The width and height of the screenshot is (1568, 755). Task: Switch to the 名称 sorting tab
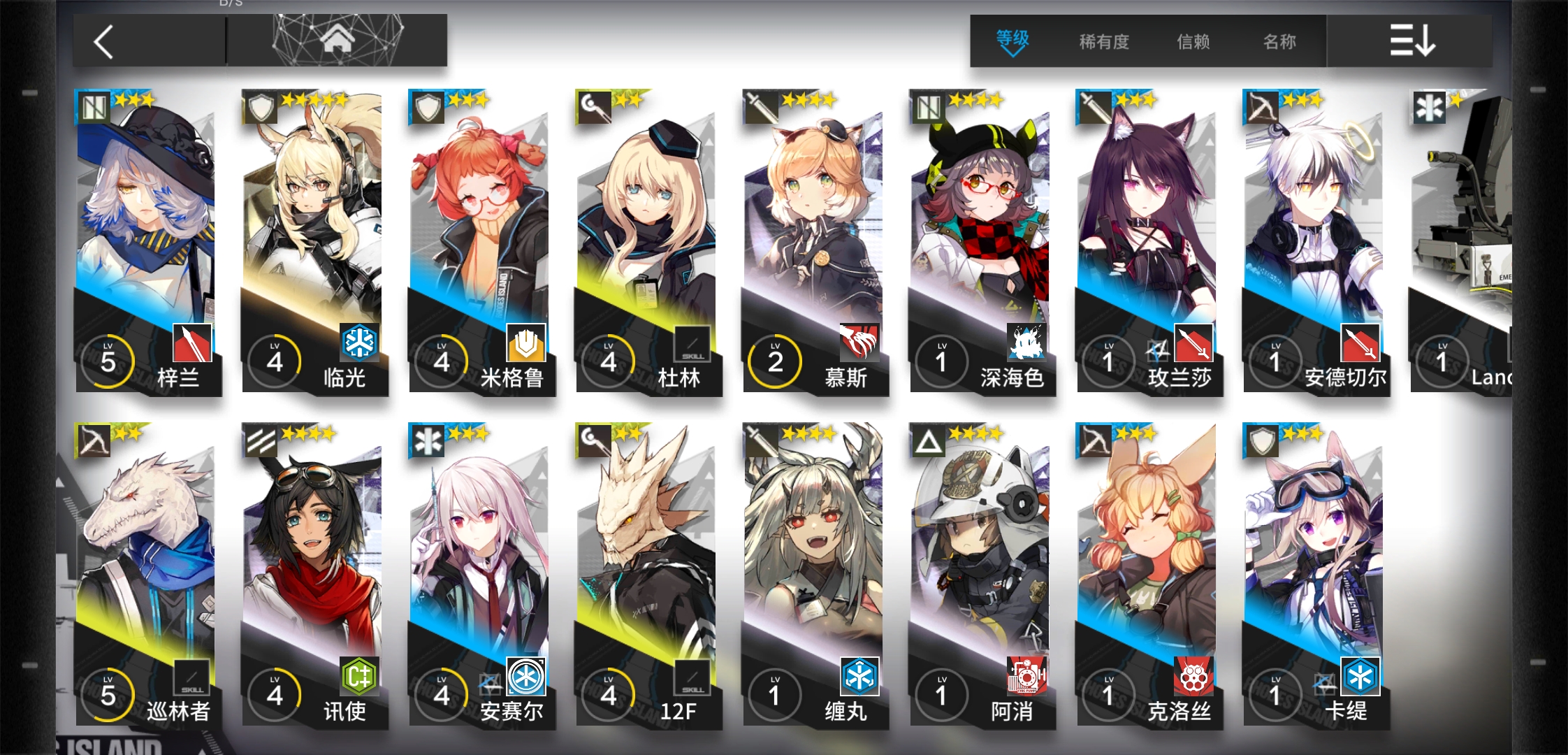click(1278, 42)
